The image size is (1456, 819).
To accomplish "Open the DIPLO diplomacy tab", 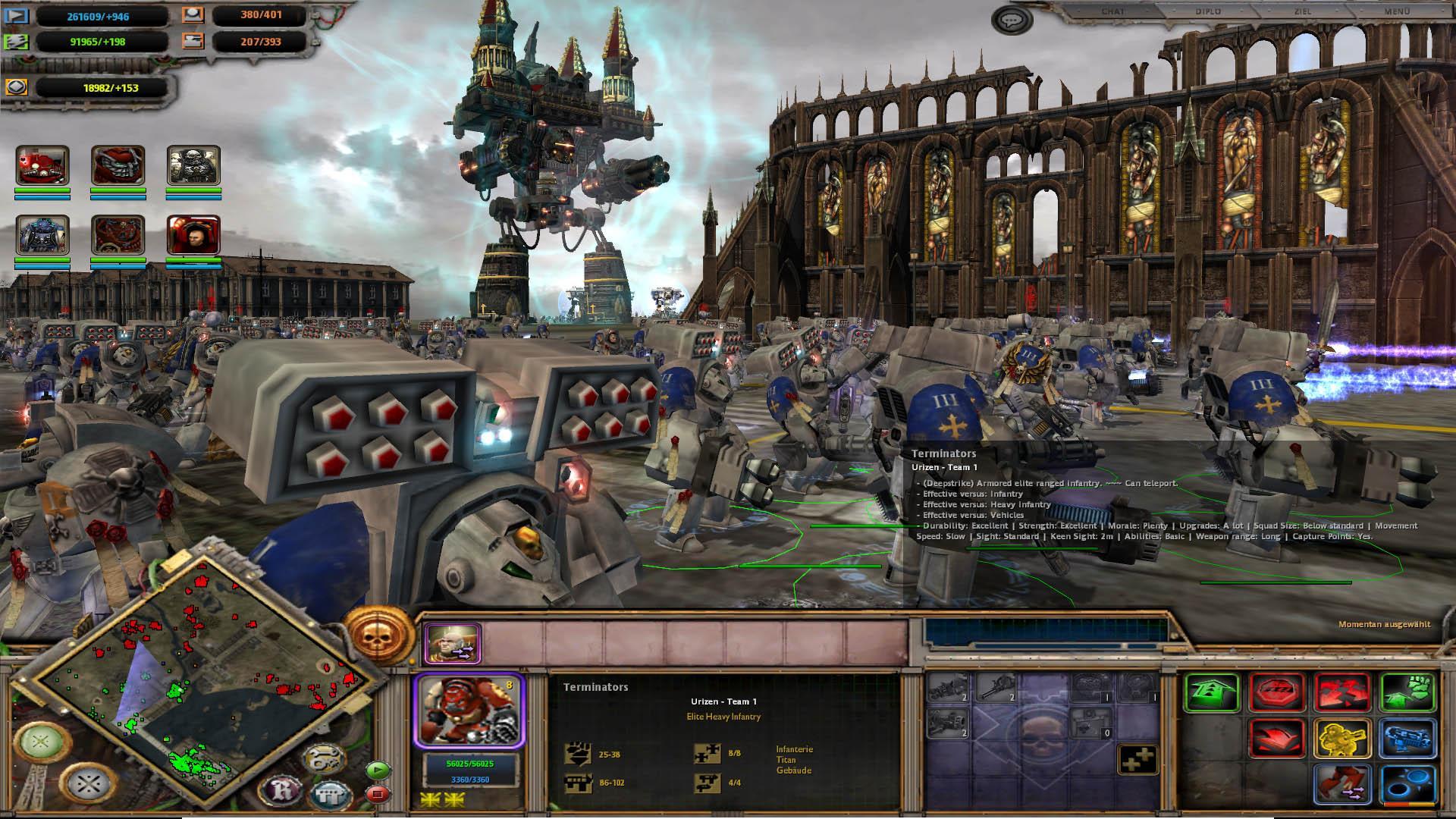I will (1207, 12).
